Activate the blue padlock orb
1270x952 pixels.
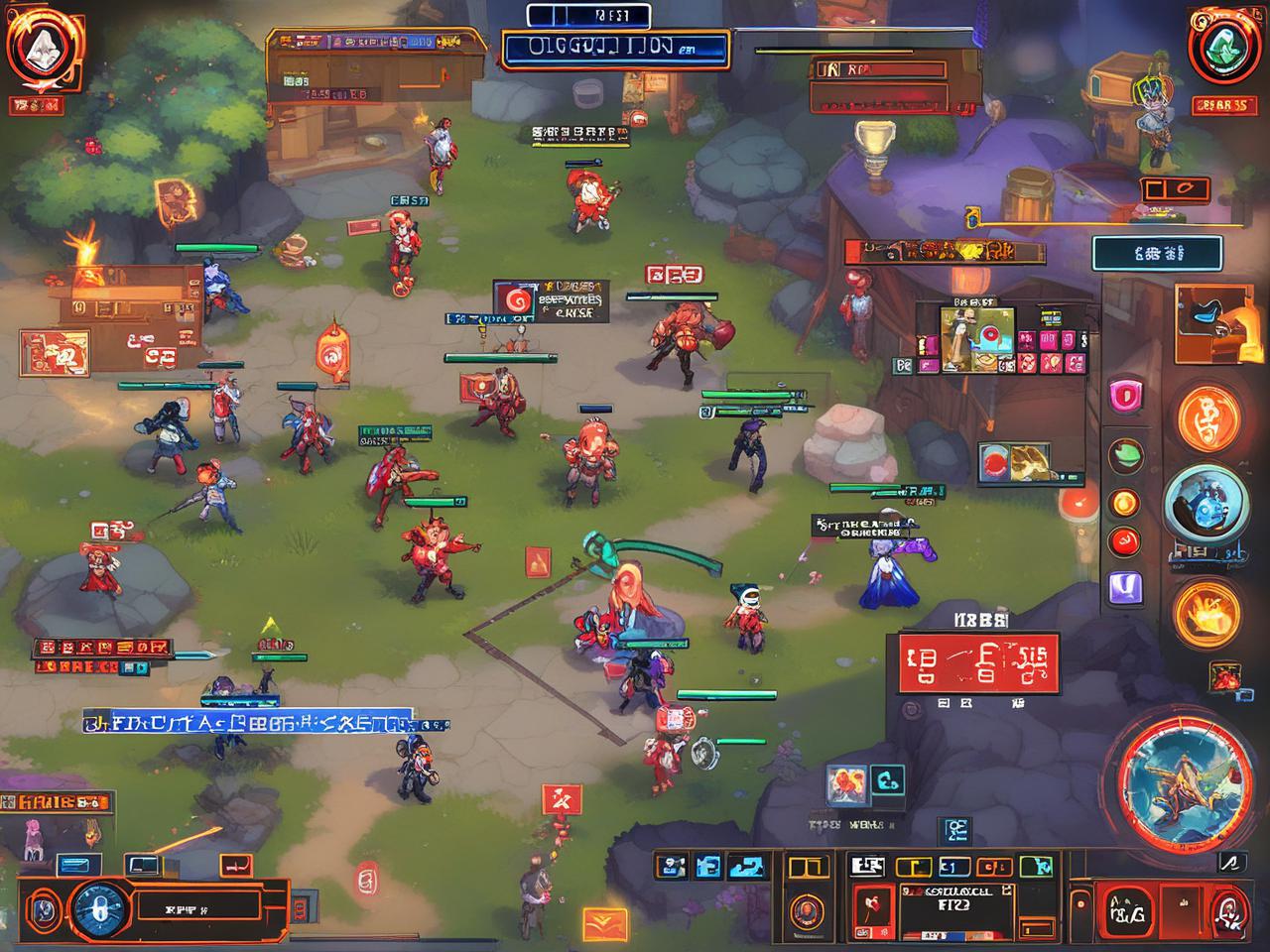(x=95, y=906)
